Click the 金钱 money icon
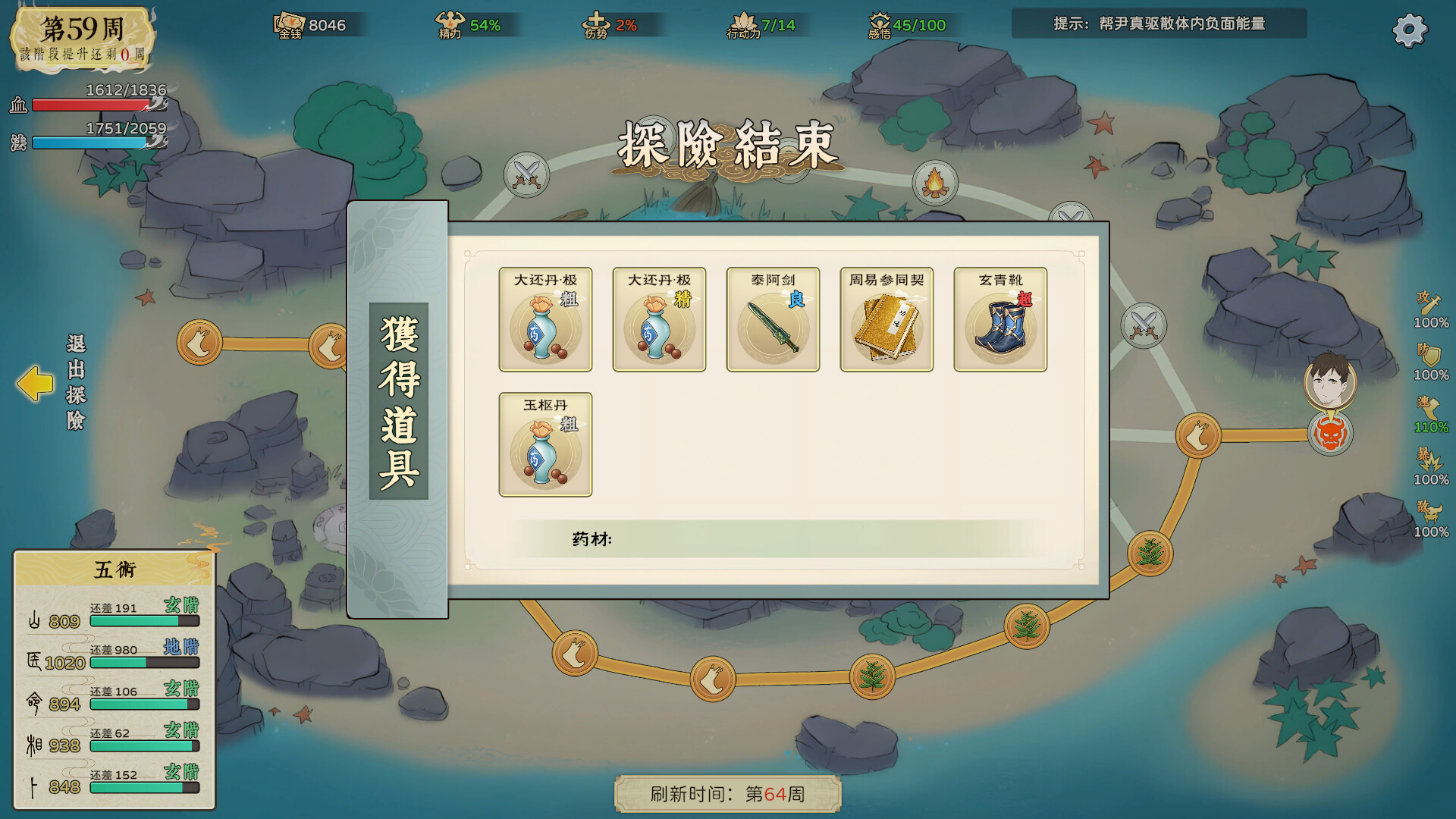The image size is (1456, 819). click(288, 24)
